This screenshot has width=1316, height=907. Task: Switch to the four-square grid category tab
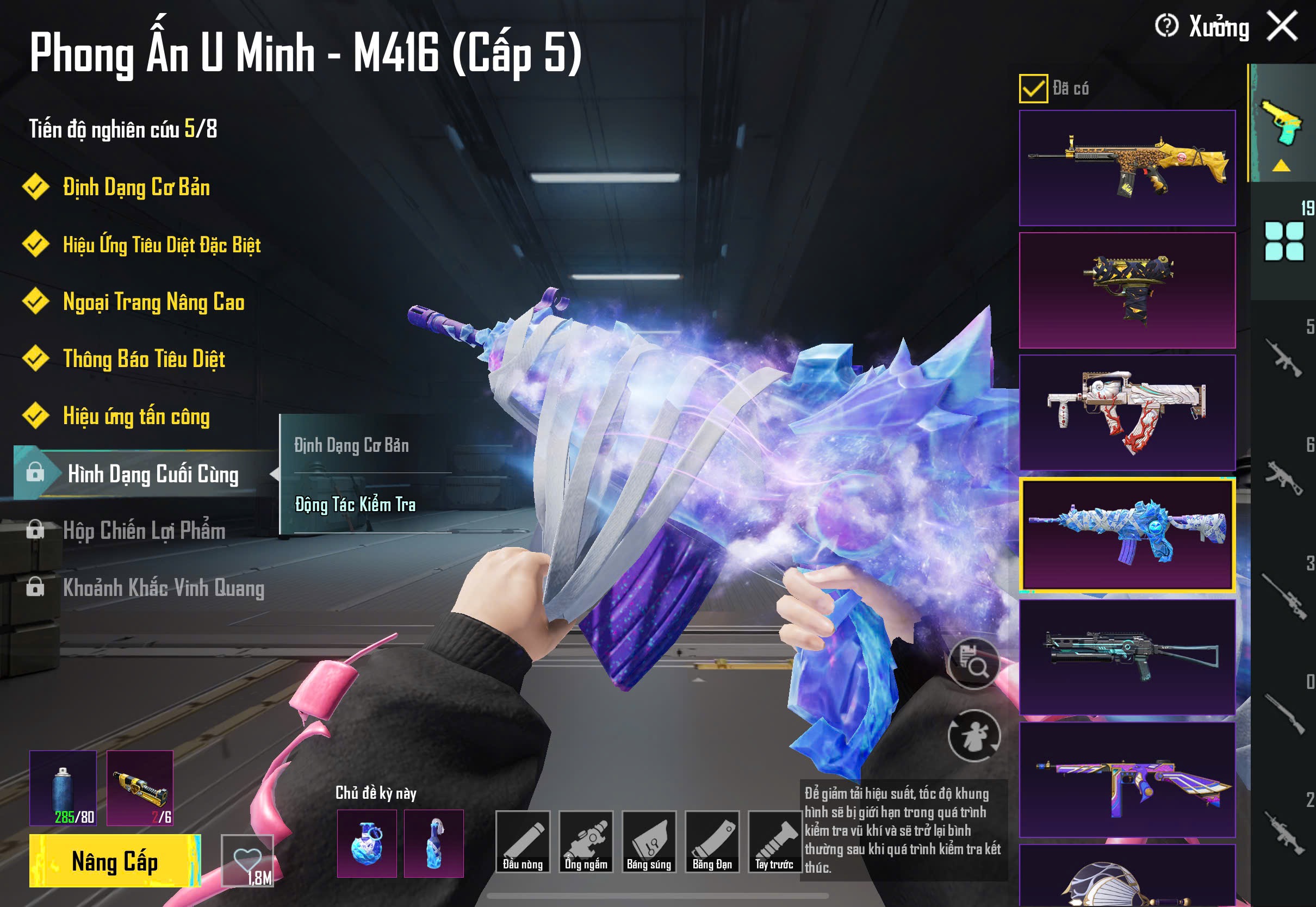coord(1283,241)
